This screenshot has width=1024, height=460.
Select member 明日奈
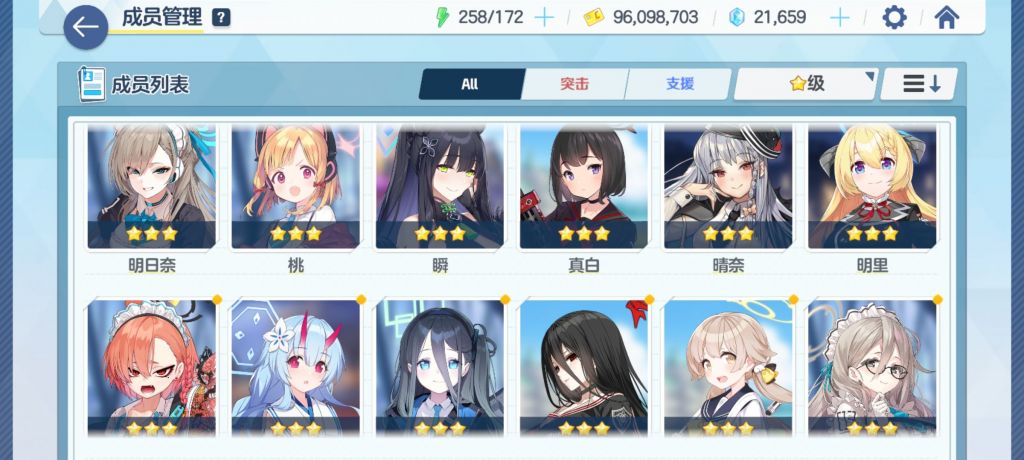151,190
